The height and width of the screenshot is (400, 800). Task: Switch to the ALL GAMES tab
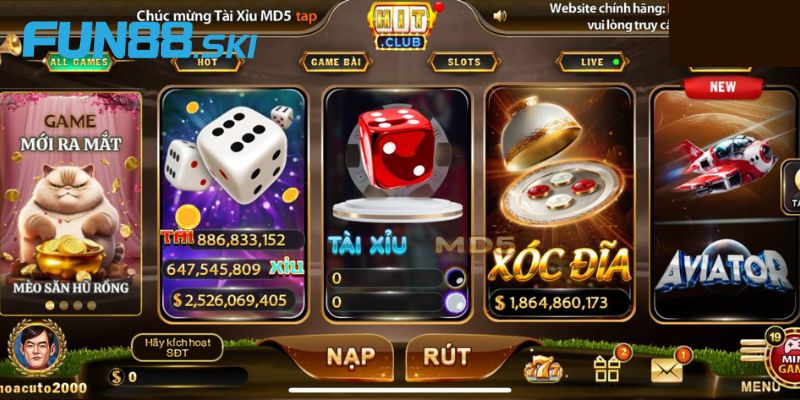80,62
